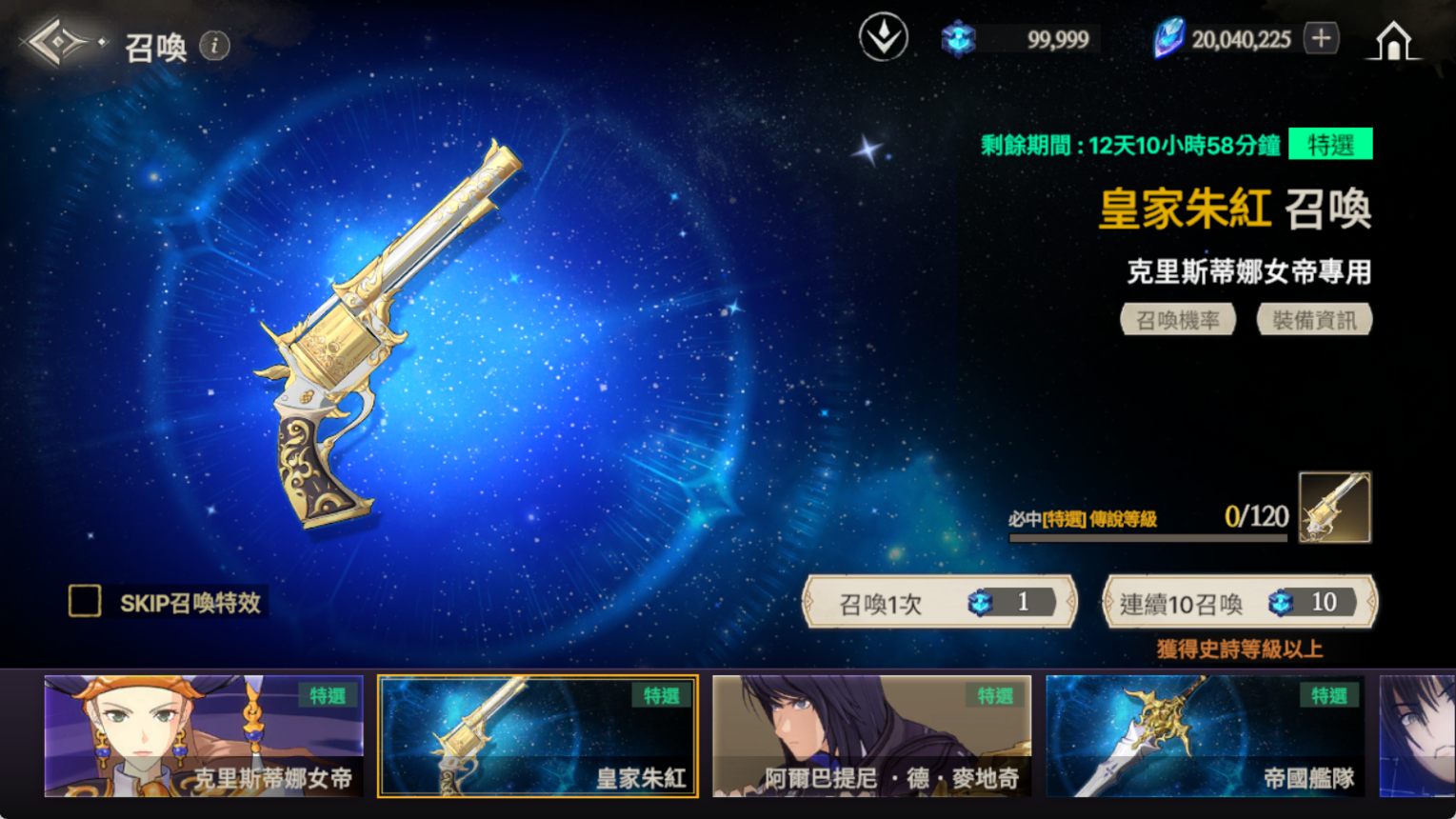Choose the 阿爾巴提尼·德·麥地奇 banner
The width and height of the screenshot is (1456, 819).
[871, 735]
